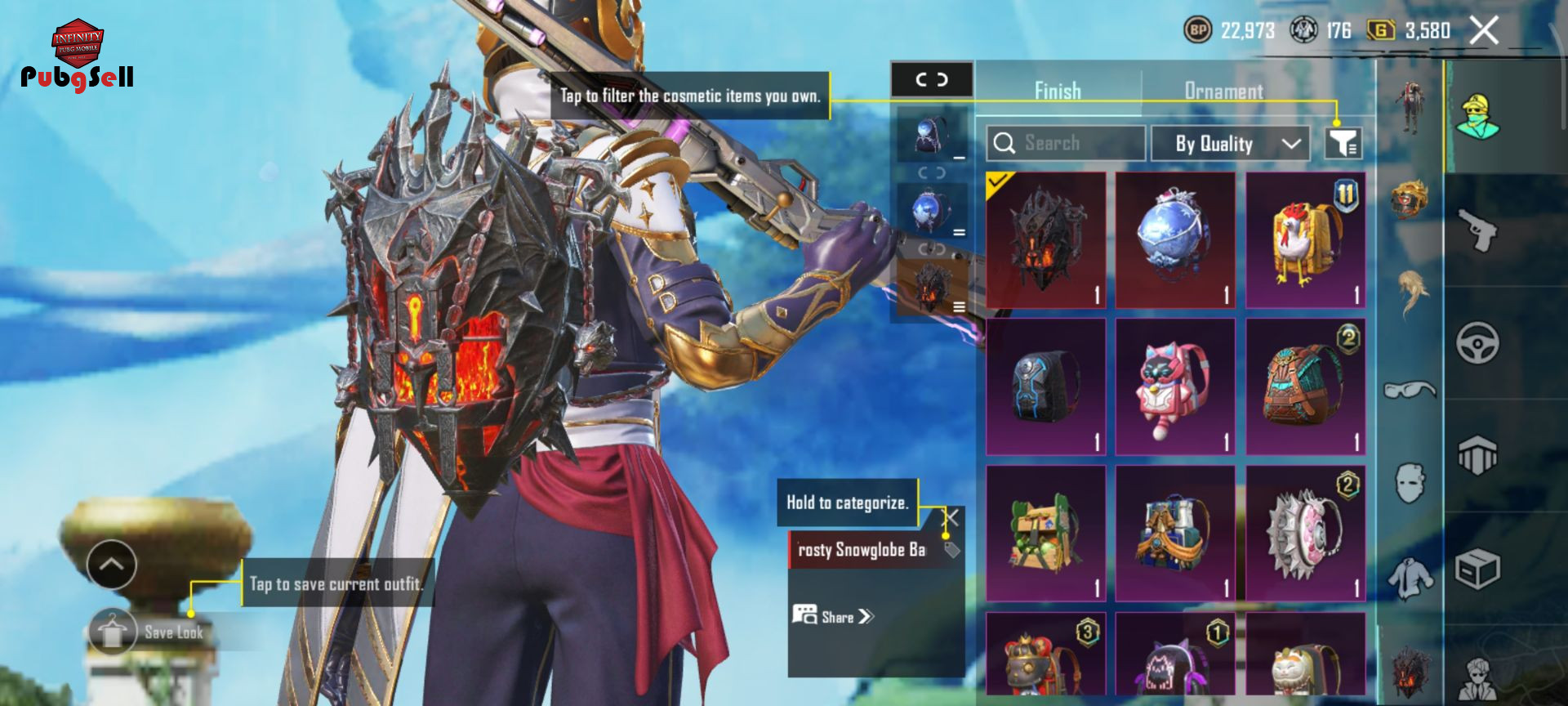Open the Ornament tab

pos(1223,91)
